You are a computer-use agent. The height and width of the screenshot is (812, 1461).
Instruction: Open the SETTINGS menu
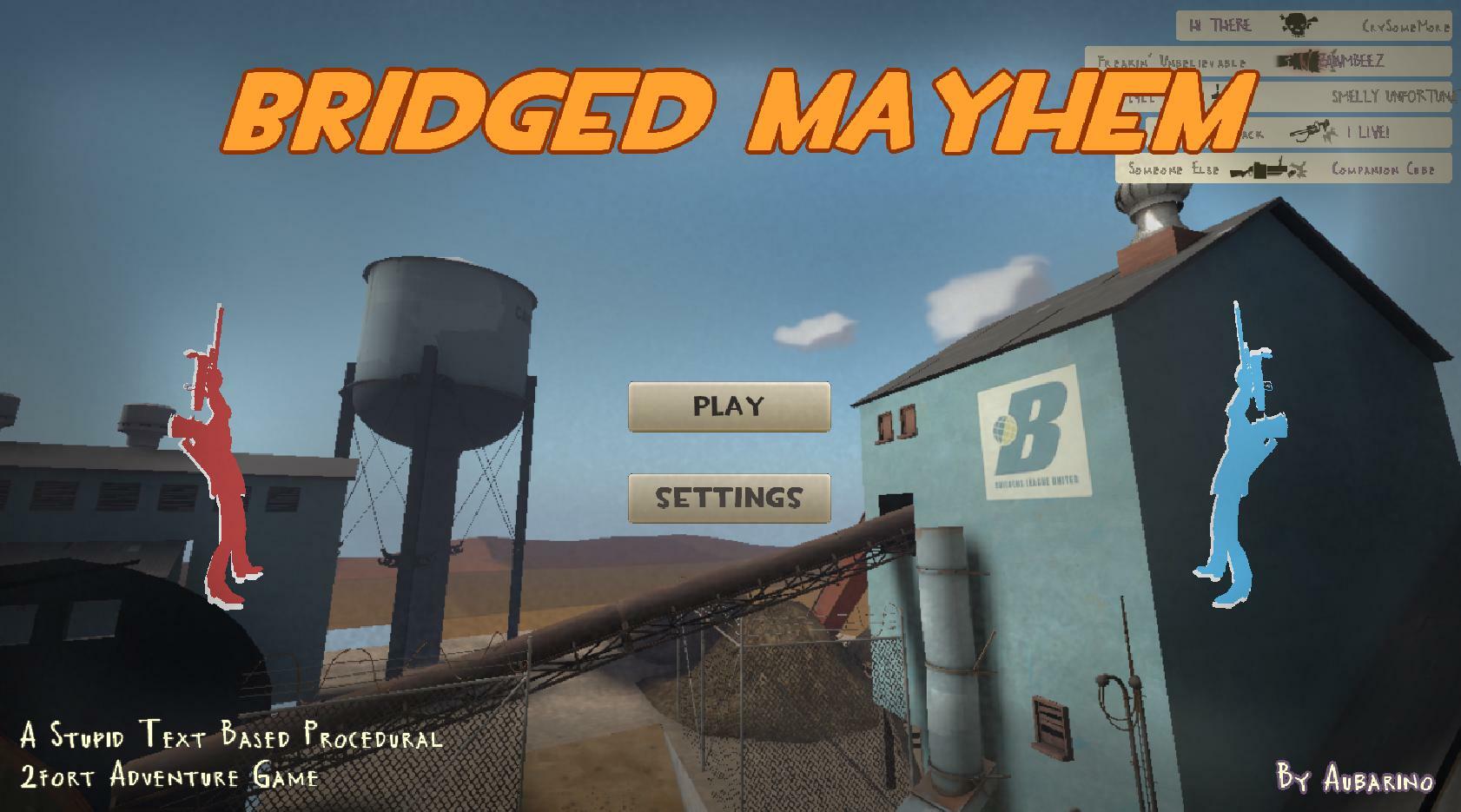(730, 497)
